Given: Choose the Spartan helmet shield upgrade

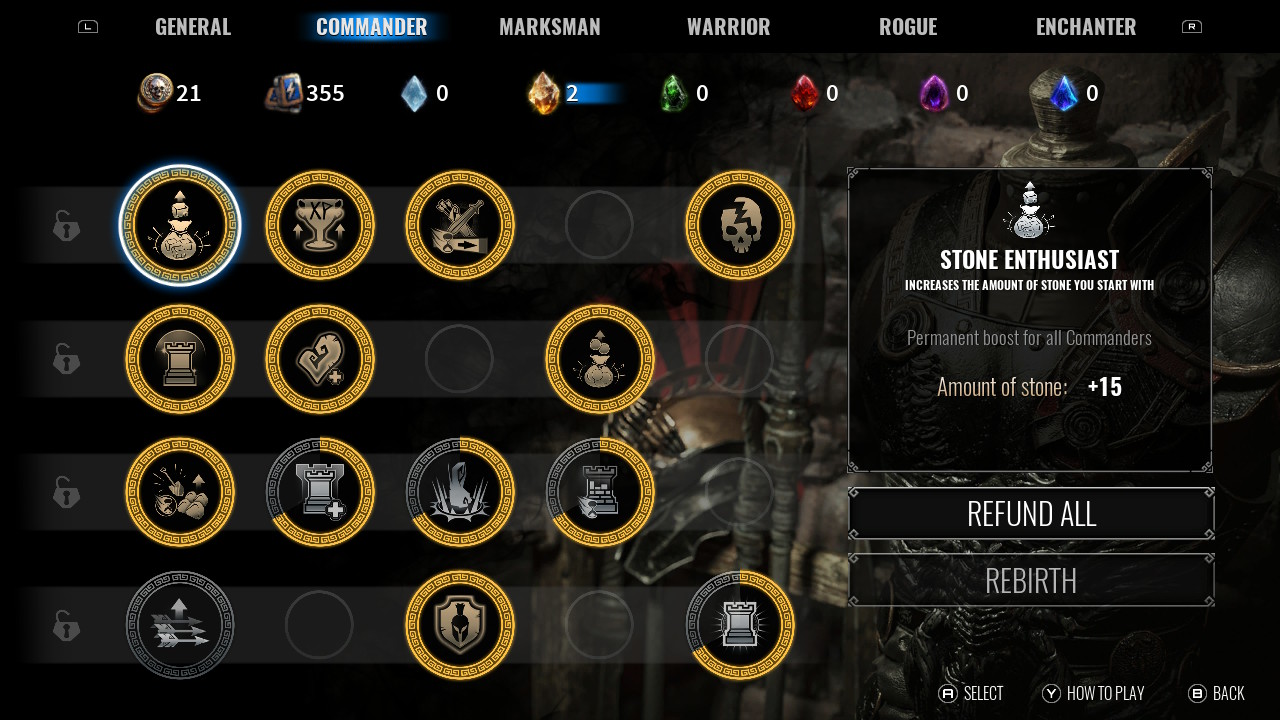Looking at the screenshot, I should click(460, 625).
